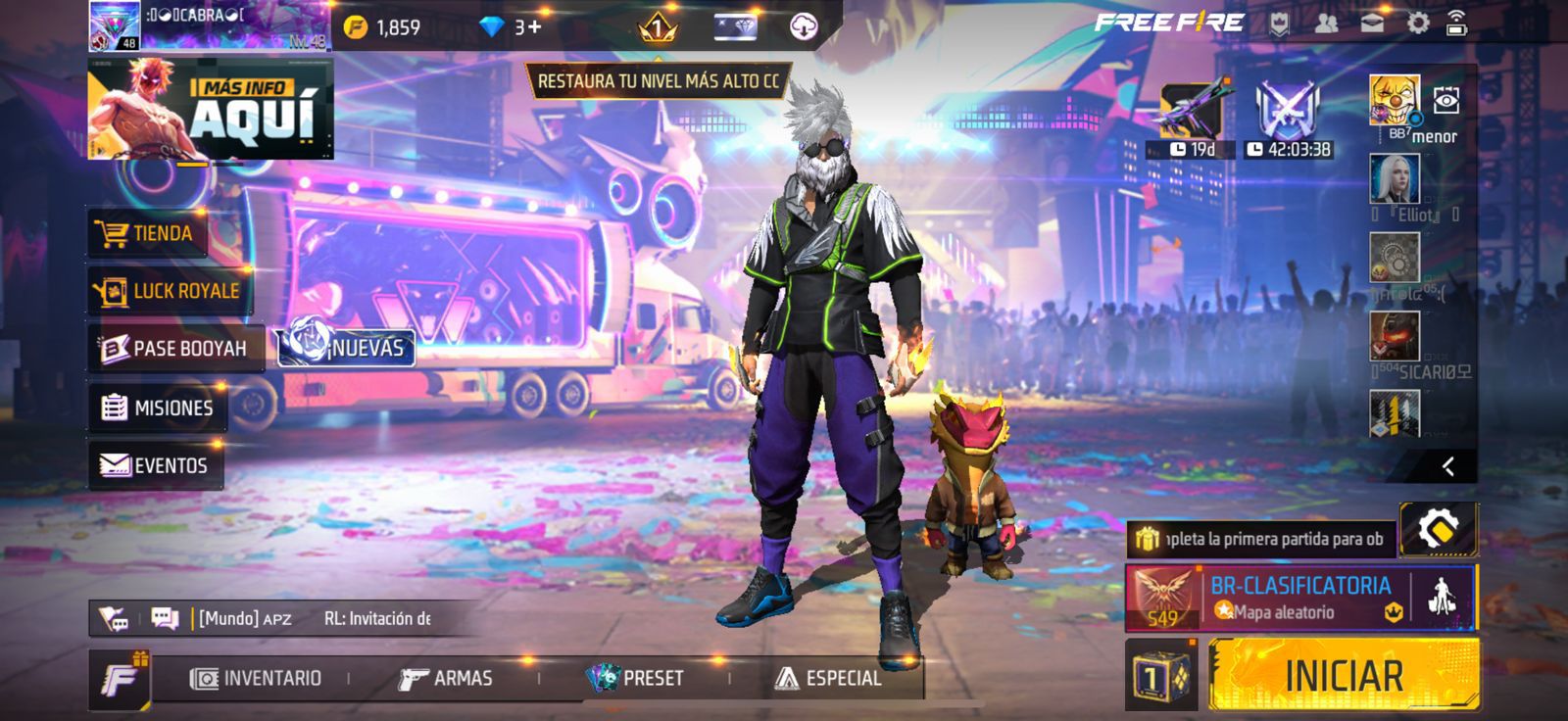Open the Pase Booyah menu

coord(173,349)
